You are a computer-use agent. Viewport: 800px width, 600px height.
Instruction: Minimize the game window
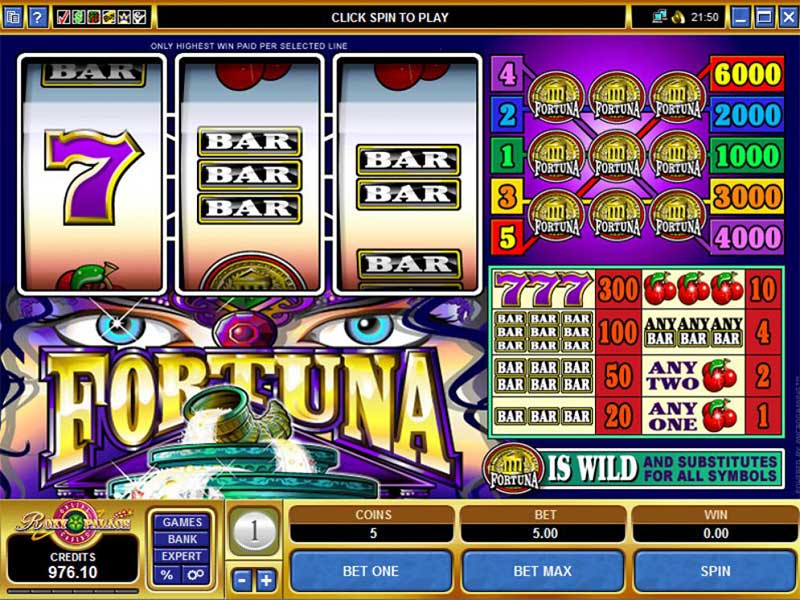741,17
